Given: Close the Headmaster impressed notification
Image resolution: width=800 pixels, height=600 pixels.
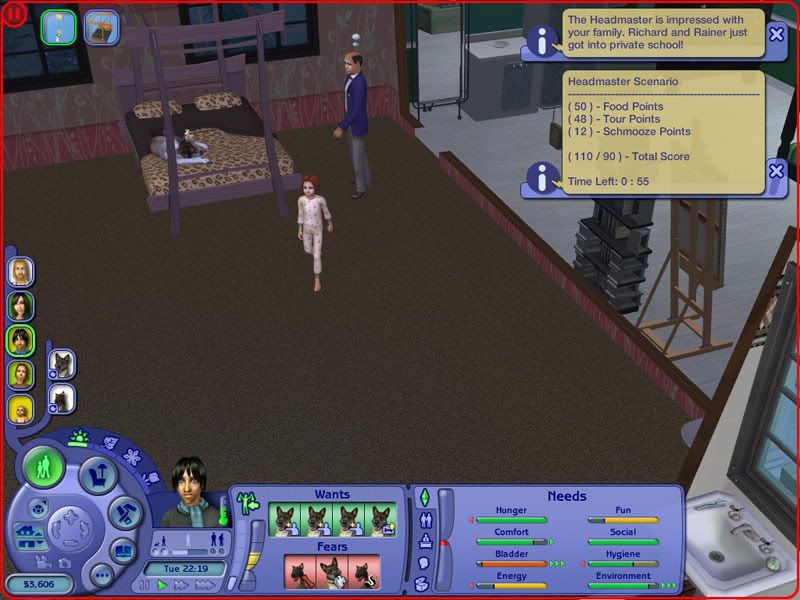Looking at the screenshot, I should click(x=776, y=33).
